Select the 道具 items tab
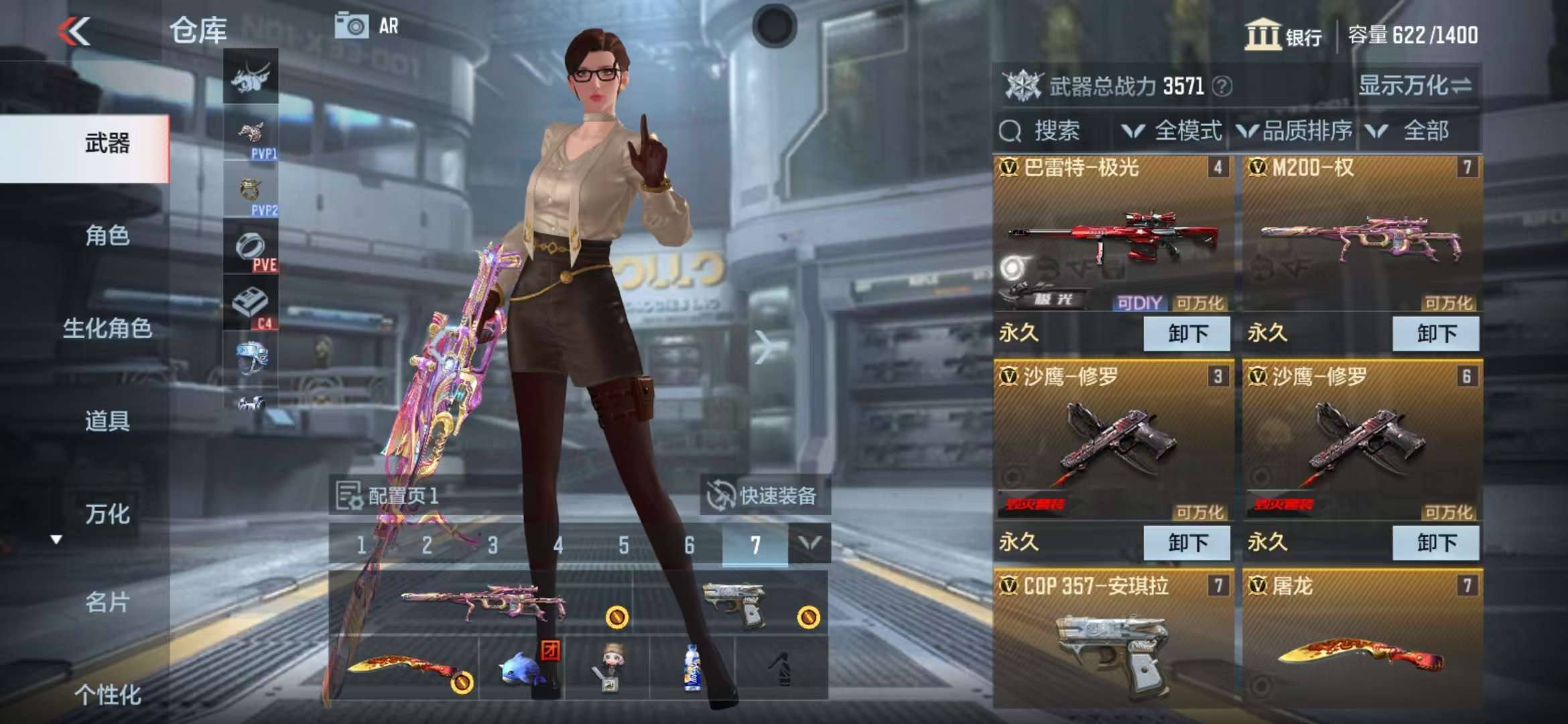Viewport: 1568px width, 724px height. click(x=107, y=421)
